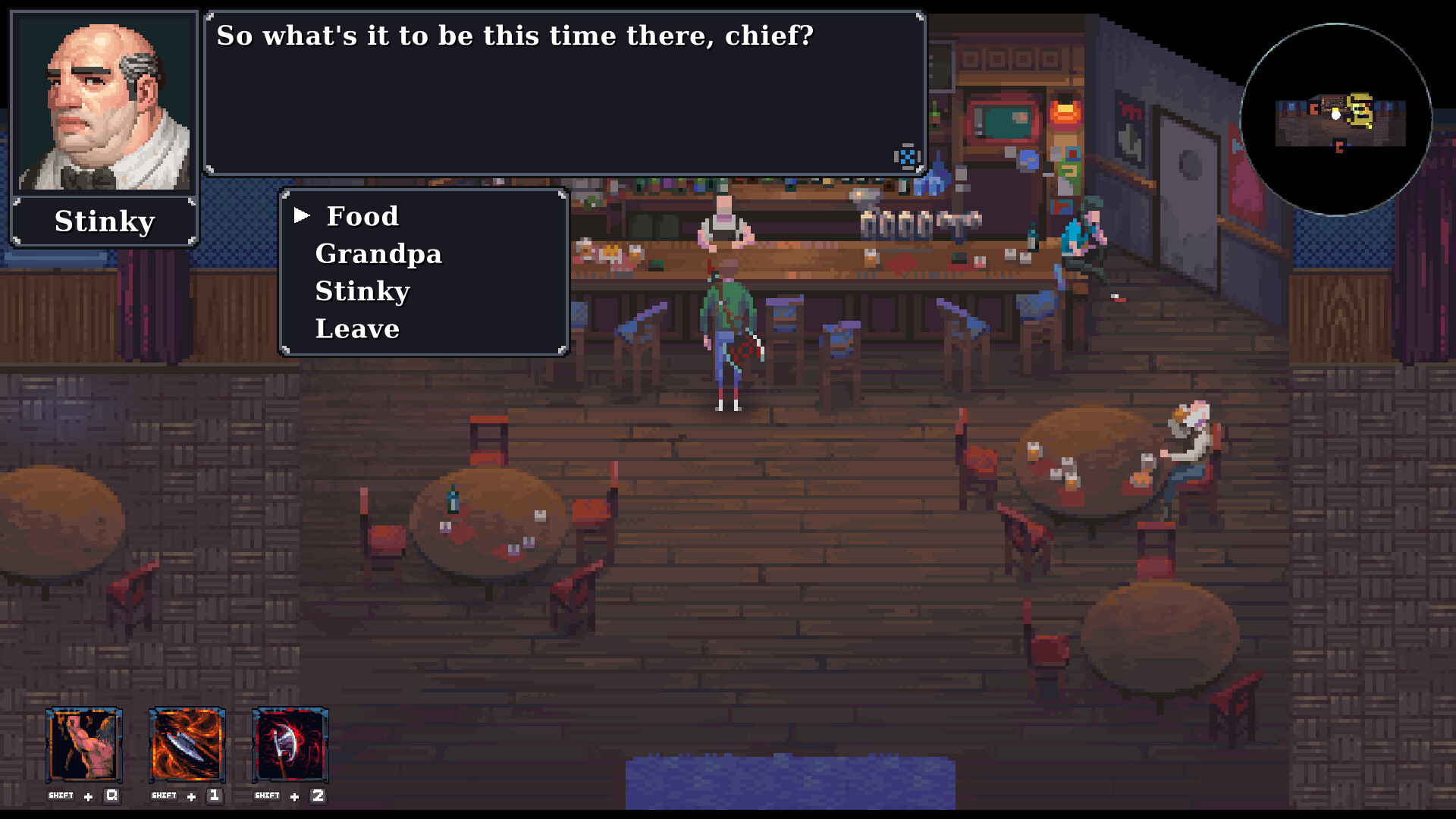The height and width of the screenshot is (819, 1456).
Task: Select the "Grandpa" dialogue option
Action: [378, 254]
